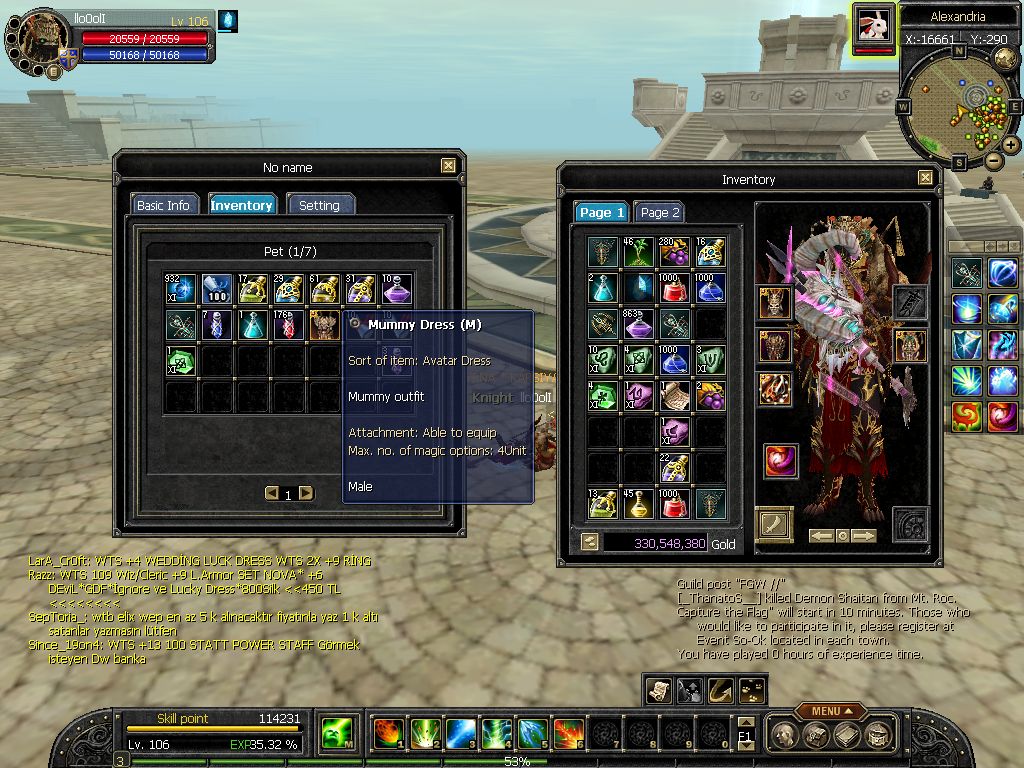Image resolution: width=1024 pixels, height=768 pixels.
Task: Click the scroll item in the inventory
Action: click(x=674, y=396)
